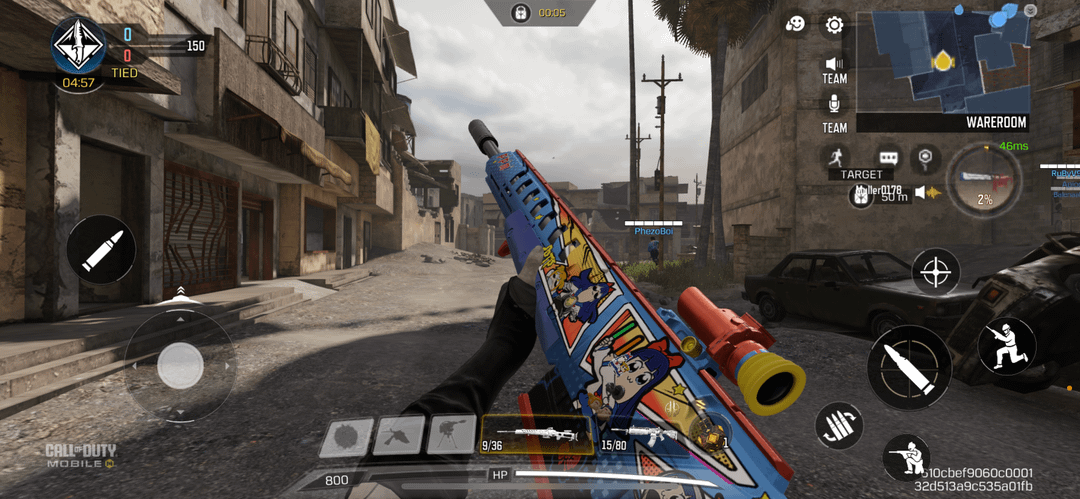
Task: Select the primary weapon slot showing 9/36
Action: point(538,434)
